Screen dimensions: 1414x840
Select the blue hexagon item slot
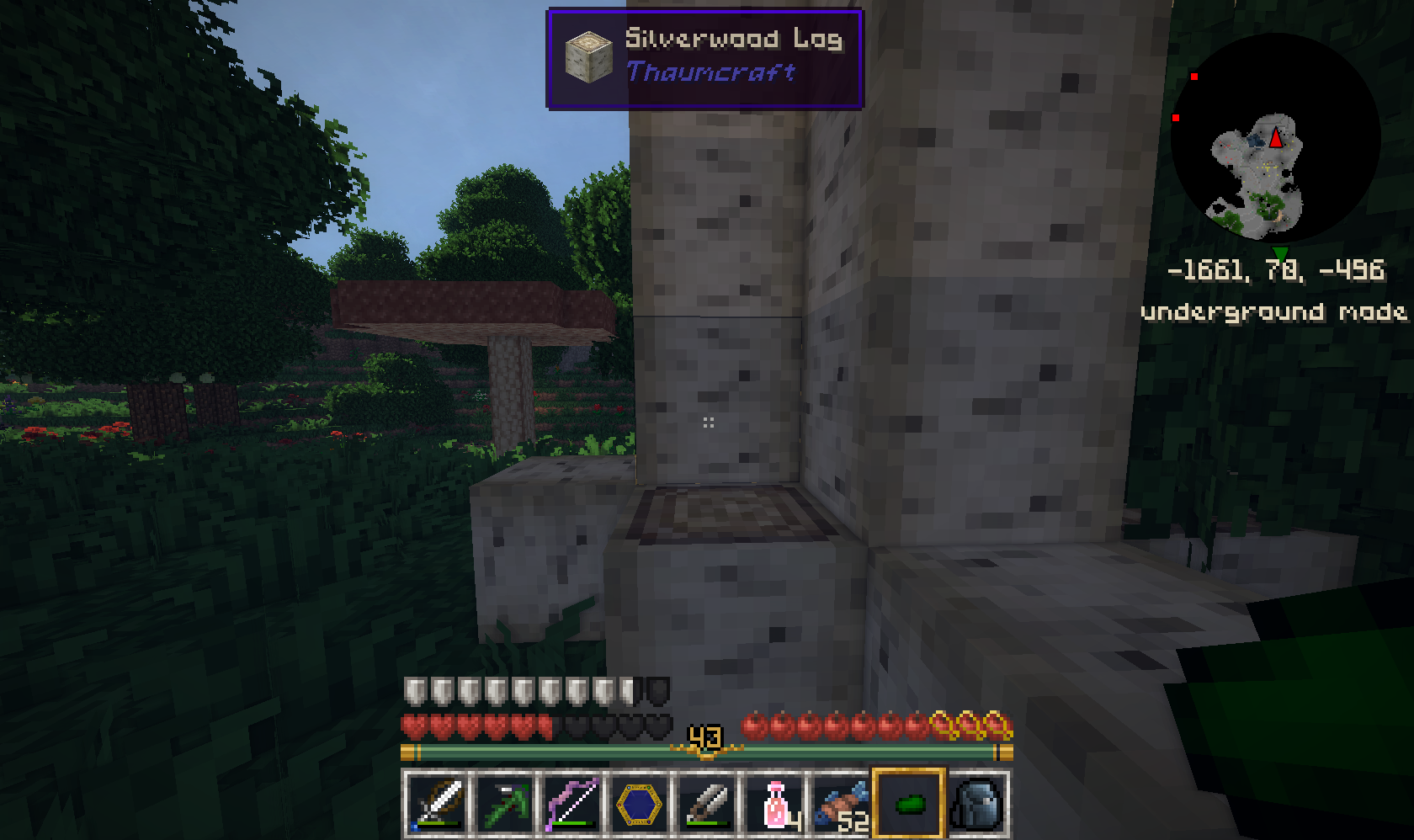pos(639,804)
